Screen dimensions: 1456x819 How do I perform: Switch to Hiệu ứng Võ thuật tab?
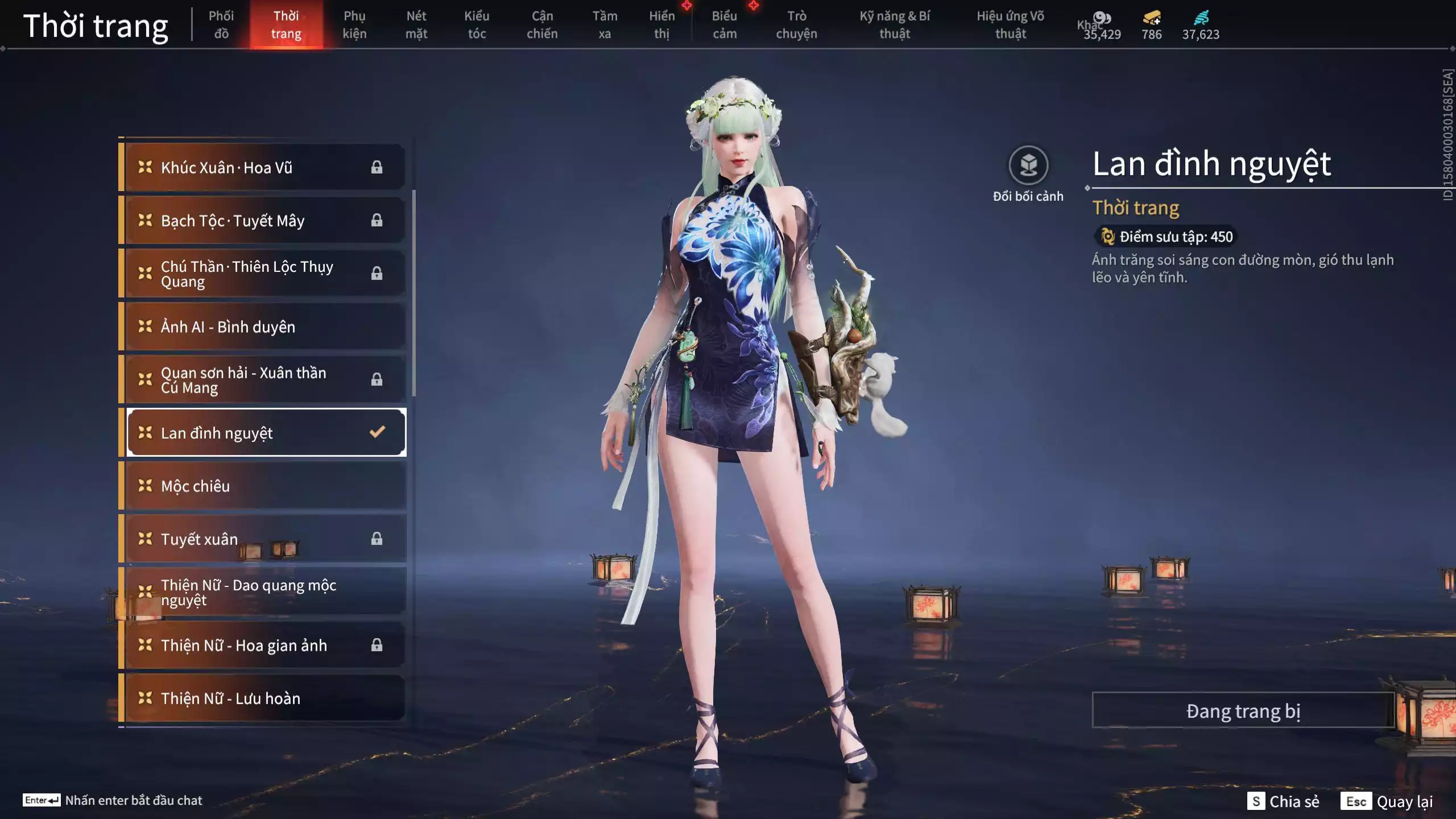click(x=1010, y=25)
